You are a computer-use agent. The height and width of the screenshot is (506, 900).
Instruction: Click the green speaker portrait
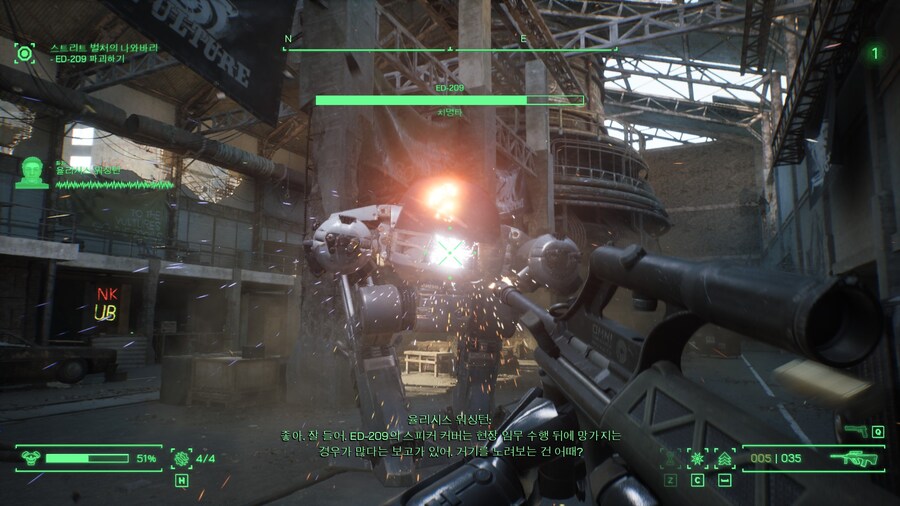click(32, 172)
